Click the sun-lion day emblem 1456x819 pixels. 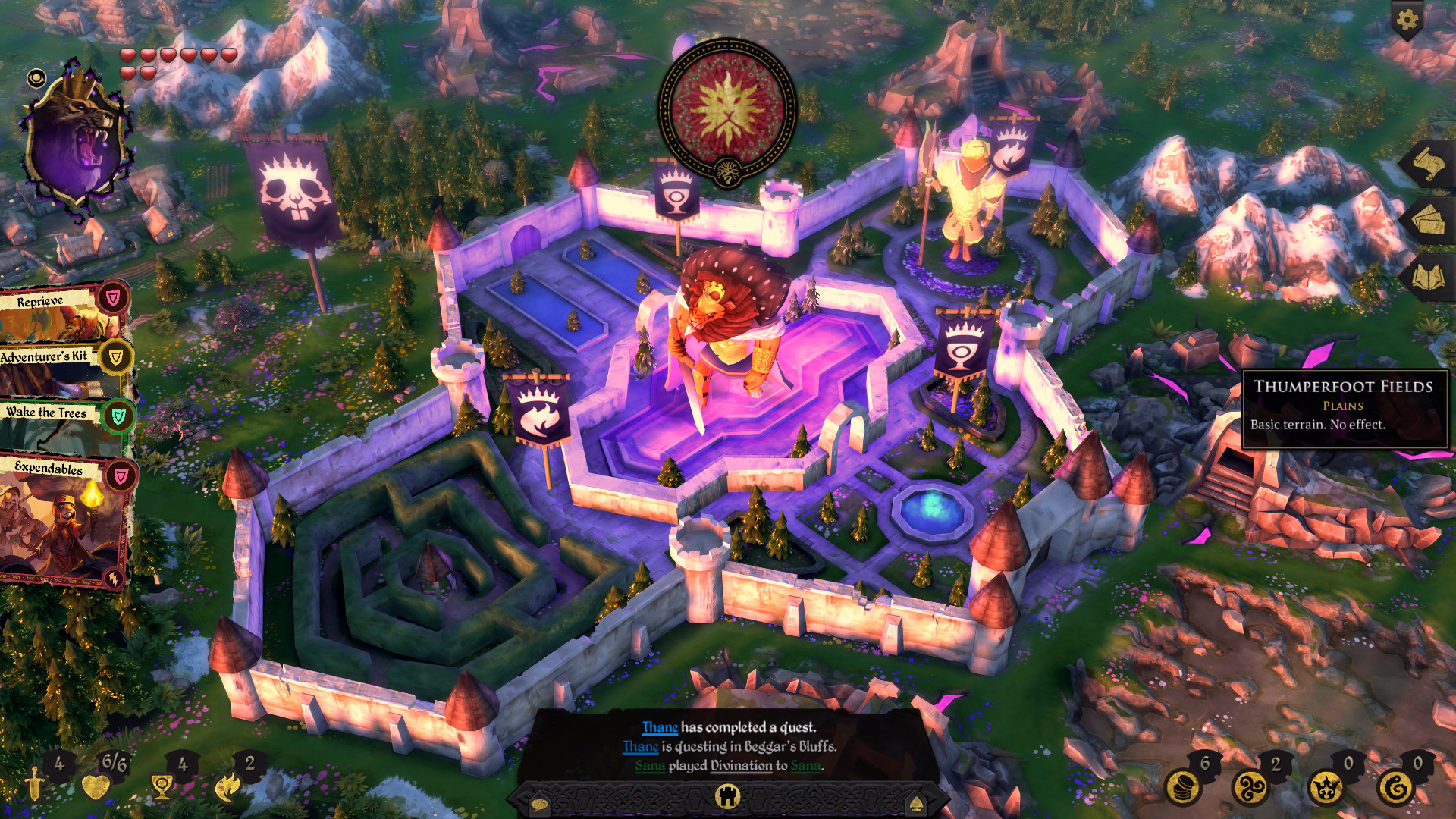point(726,108)
